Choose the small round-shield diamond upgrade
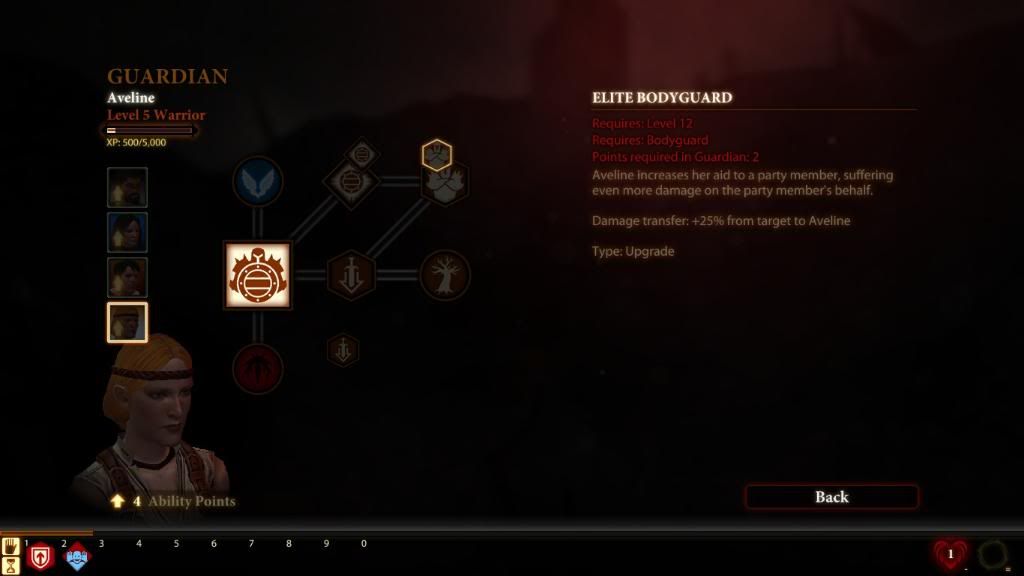The width and height of the screenshot is (1024, 576). [x=361, y=154]
